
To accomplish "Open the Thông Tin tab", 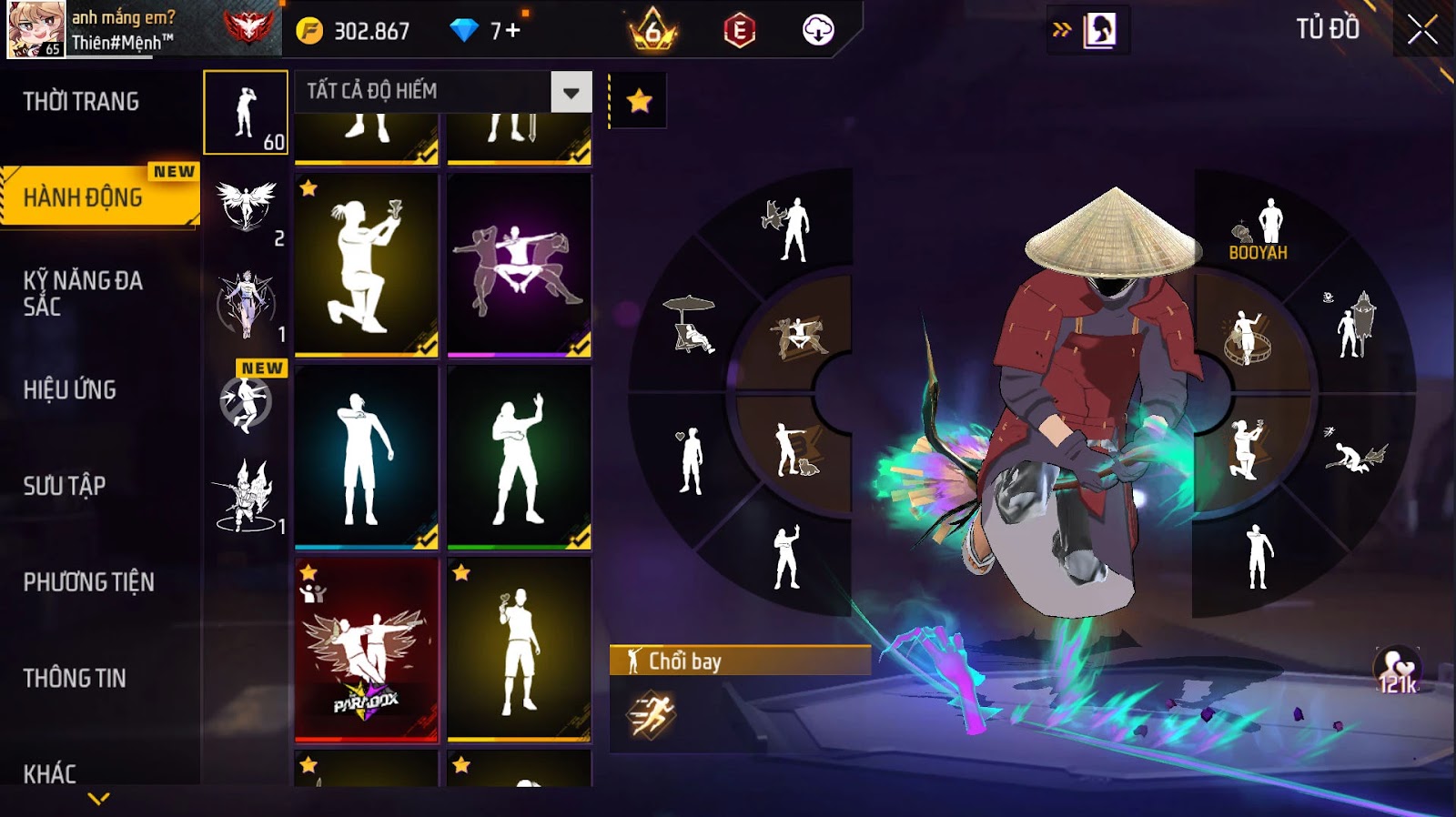I will [x=75, y=678].
